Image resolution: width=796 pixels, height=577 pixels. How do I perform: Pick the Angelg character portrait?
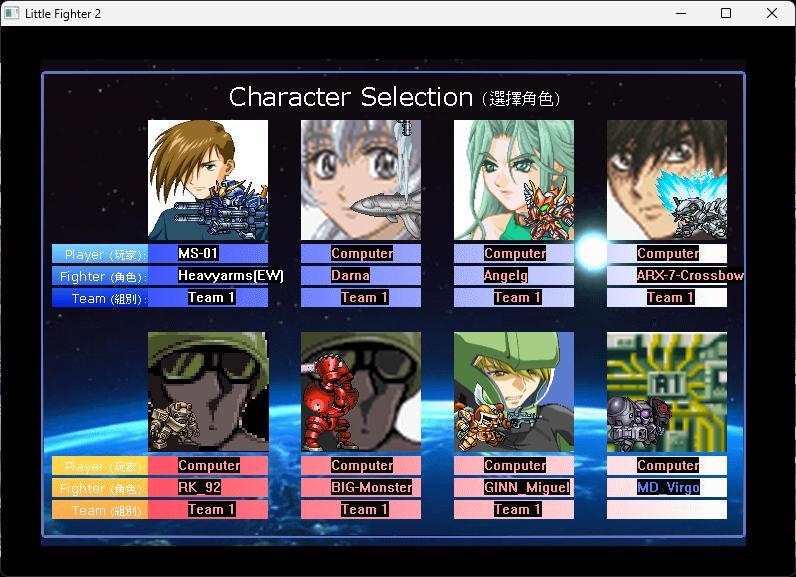click(x=514, y=180)
